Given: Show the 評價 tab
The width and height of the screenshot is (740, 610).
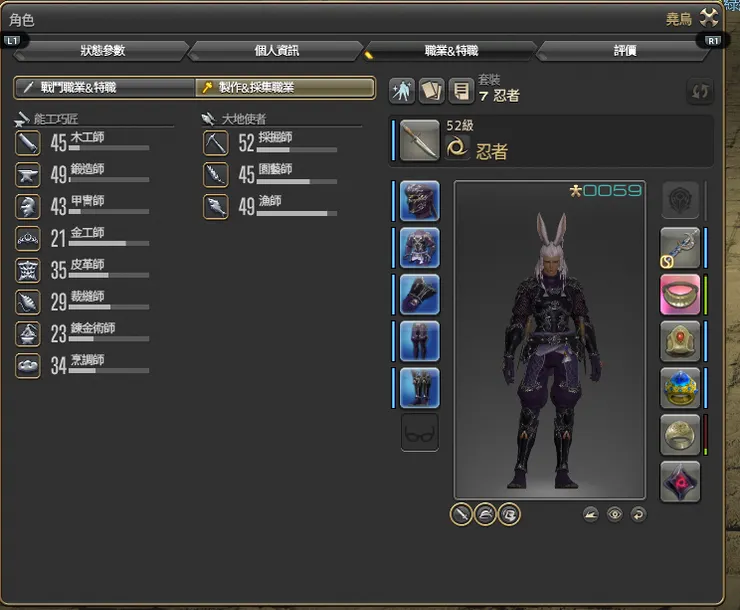Looking at the screenshot, I should click(x=624, y=50).
